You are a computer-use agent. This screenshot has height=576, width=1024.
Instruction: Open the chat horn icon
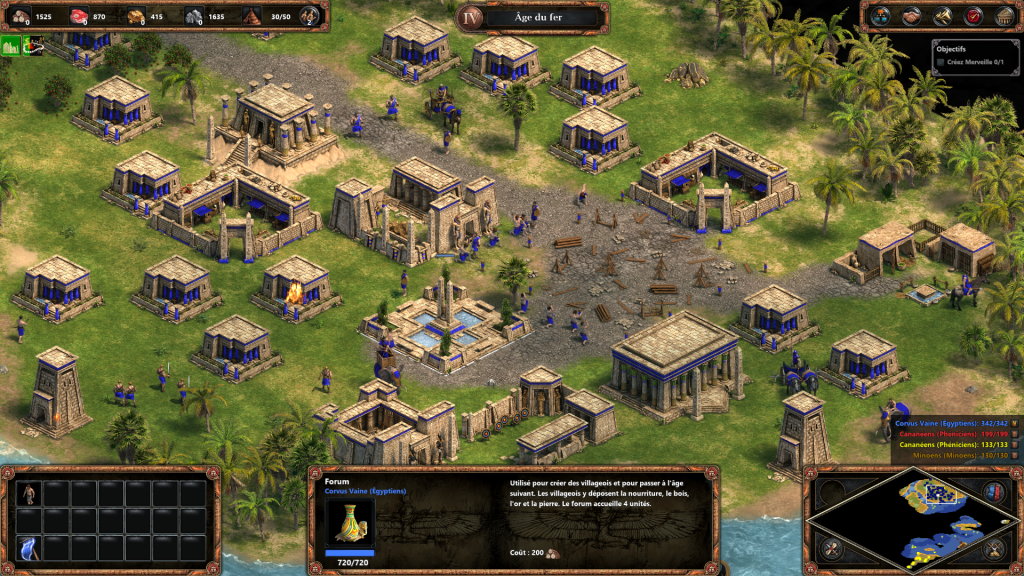pos(942,16)
